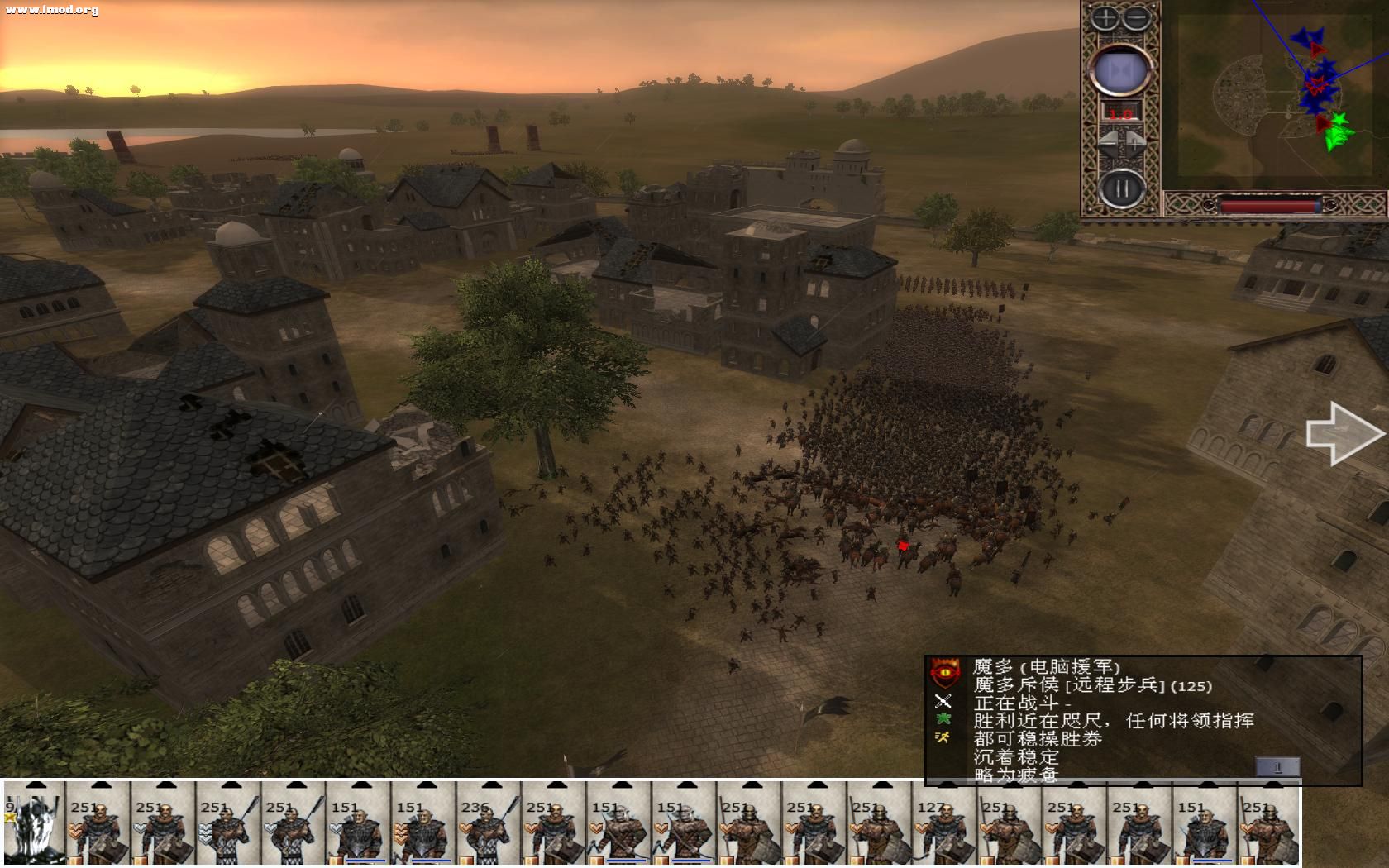
Task: Toggle the round blue lens button
Action: click(x=1120, y=71)
